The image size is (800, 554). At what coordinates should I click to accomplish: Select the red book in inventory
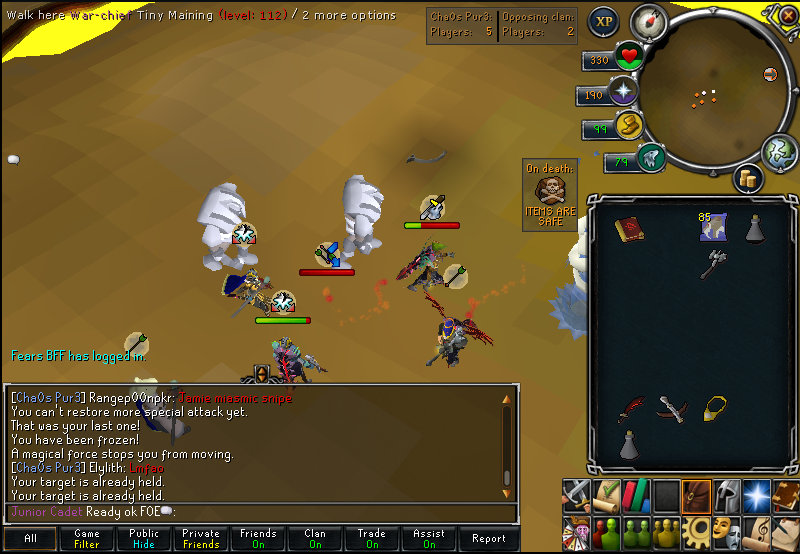(628, 229)
